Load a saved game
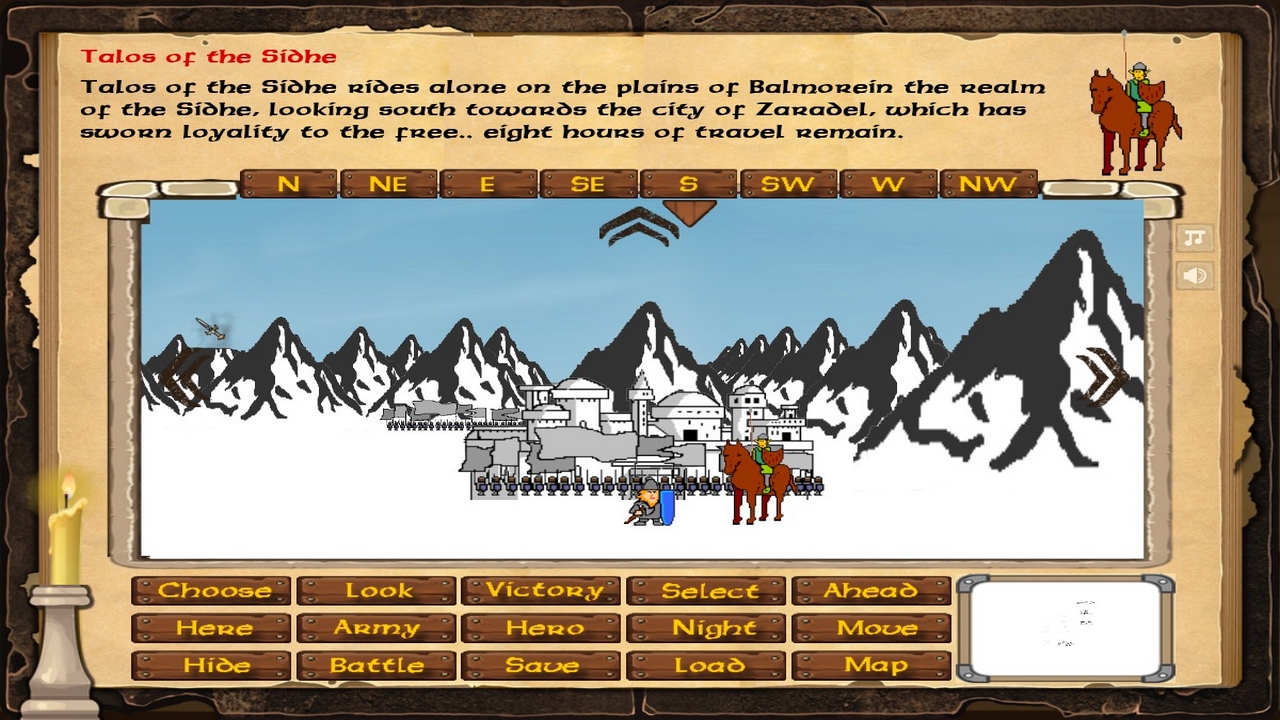The width and height of the screenshot is (1280, 720). coord(706,665)
